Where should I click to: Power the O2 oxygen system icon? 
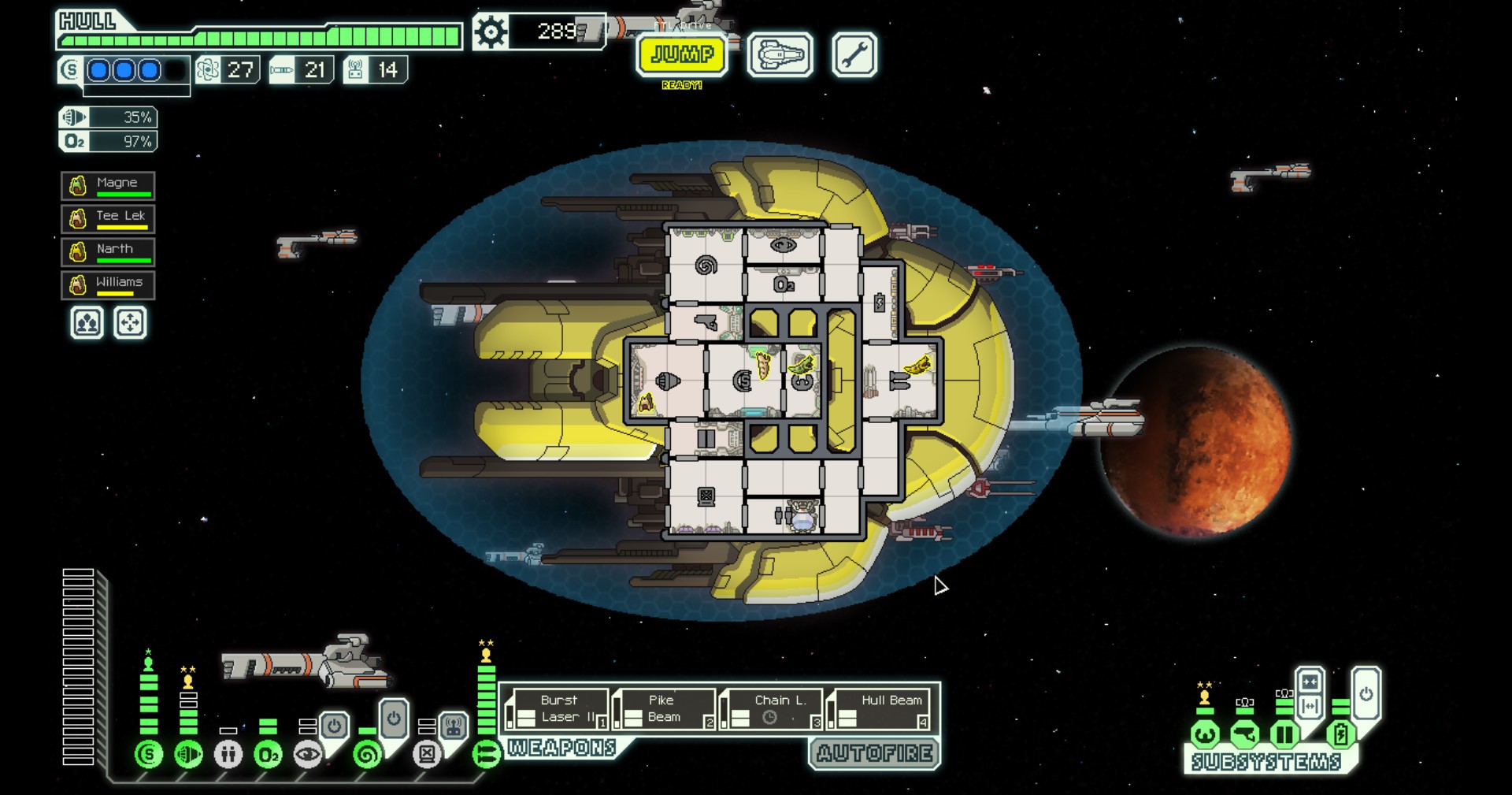(x=268, y=755)
